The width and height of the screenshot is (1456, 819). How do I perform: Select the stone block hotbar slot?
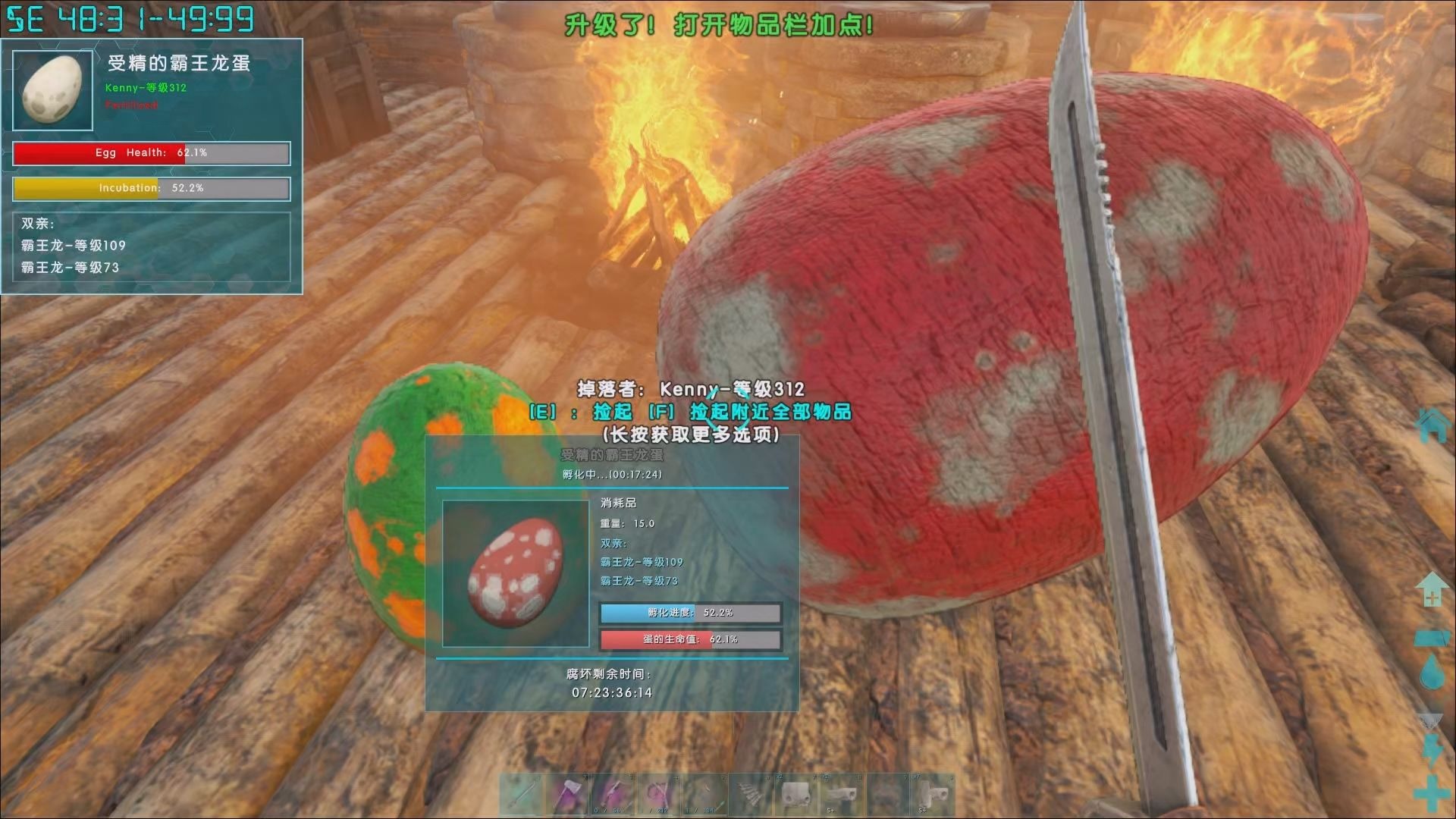point(797,795)
